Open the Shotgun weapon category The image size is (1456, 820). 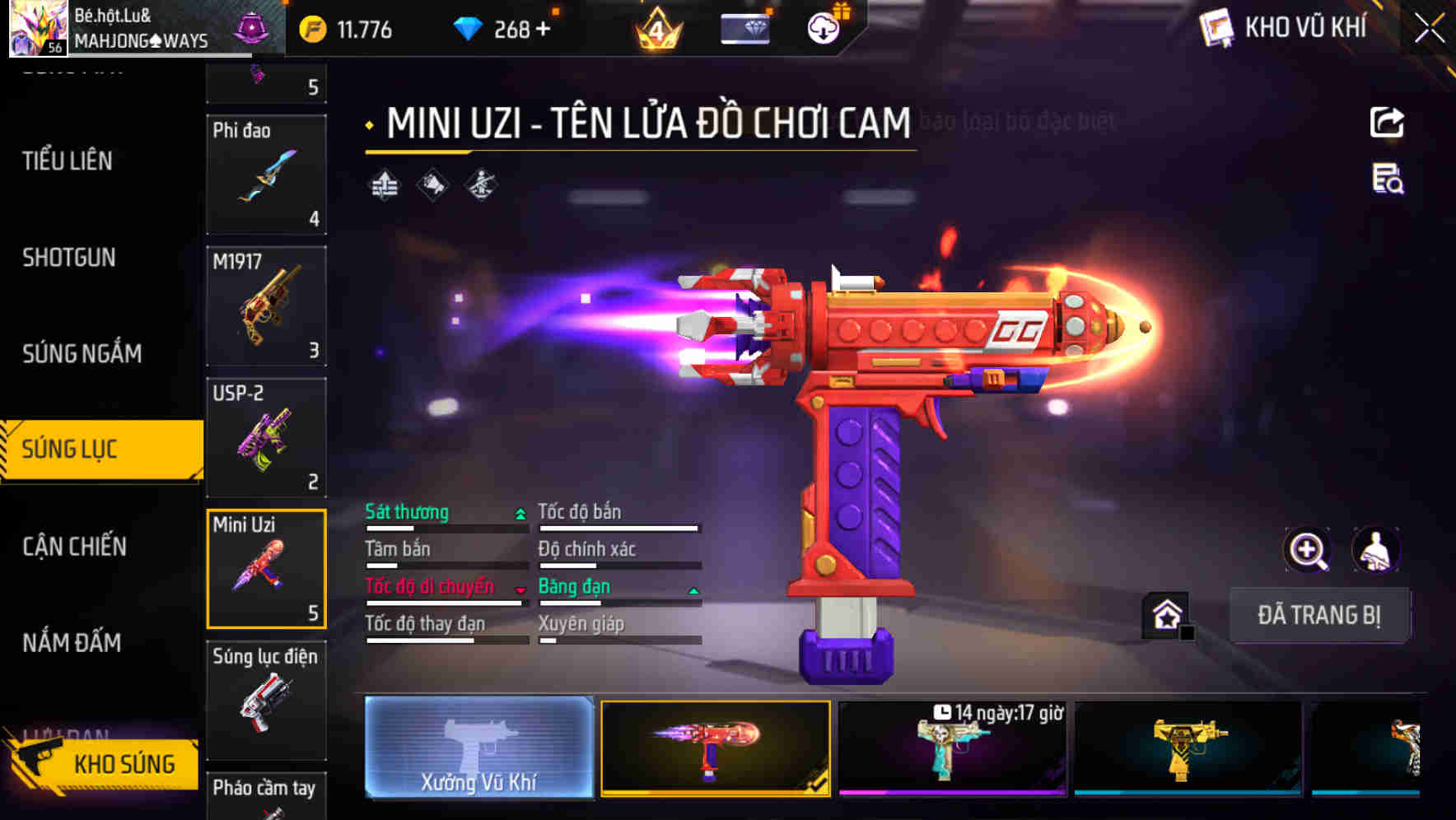(x=69, y=258)
